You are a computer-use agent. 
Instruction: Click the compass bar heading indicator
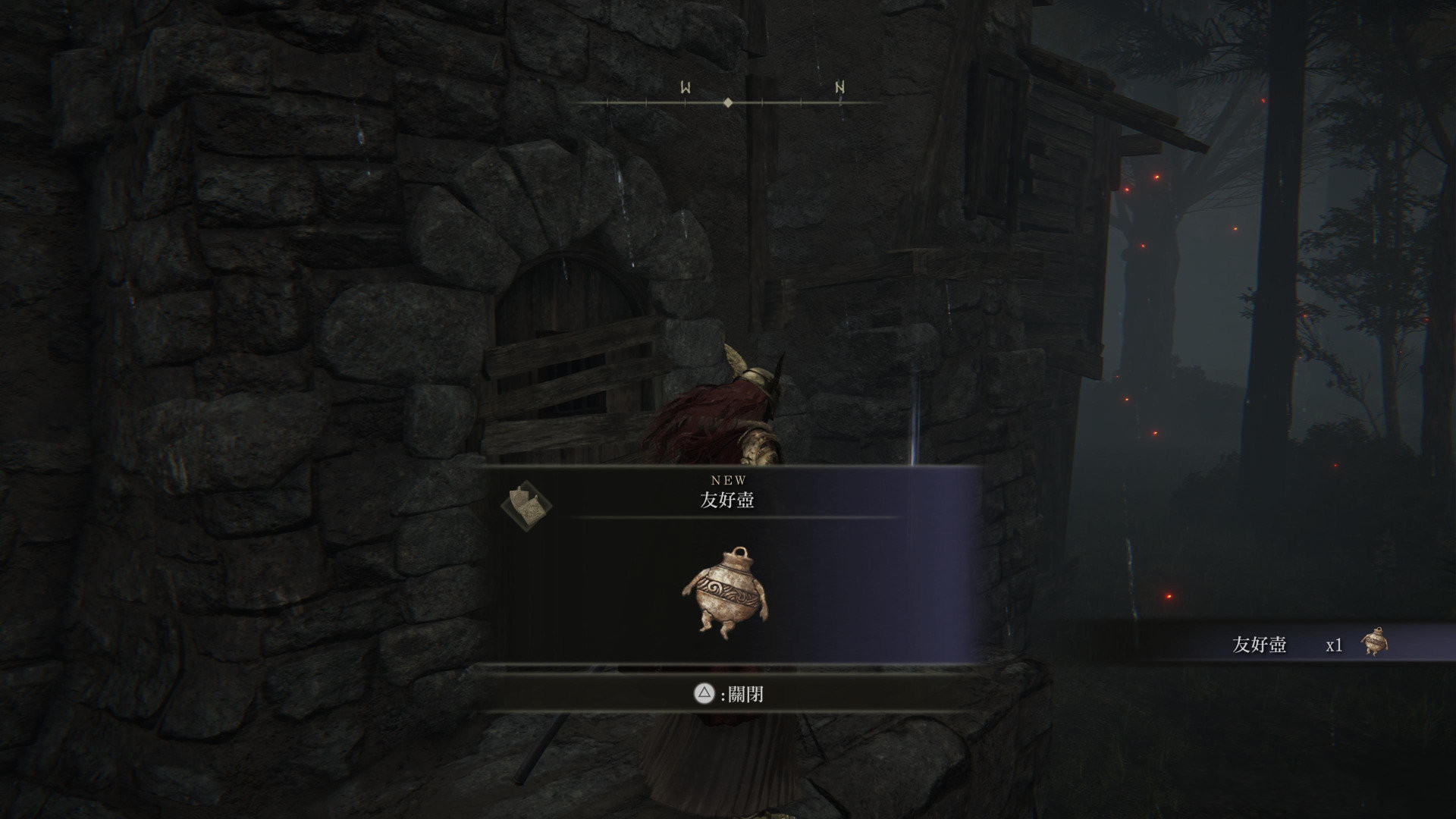click(x=728, y=102)
